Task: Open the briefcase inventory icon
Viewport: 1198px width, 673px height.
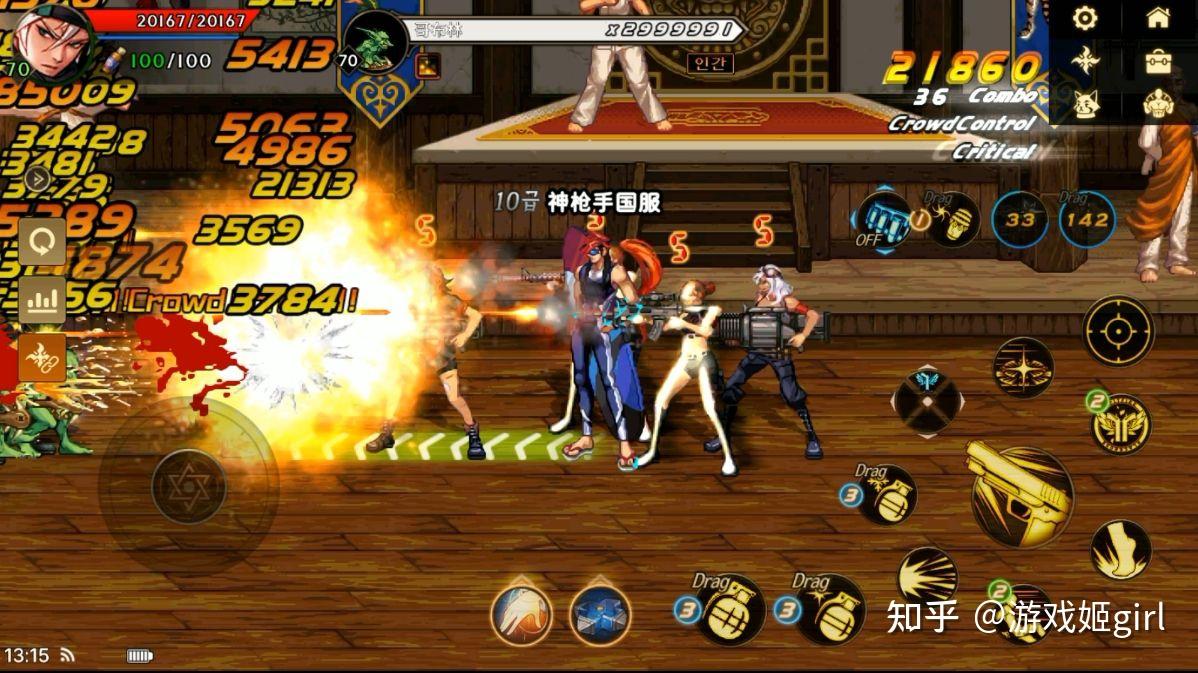Action: pos(1158,62)
